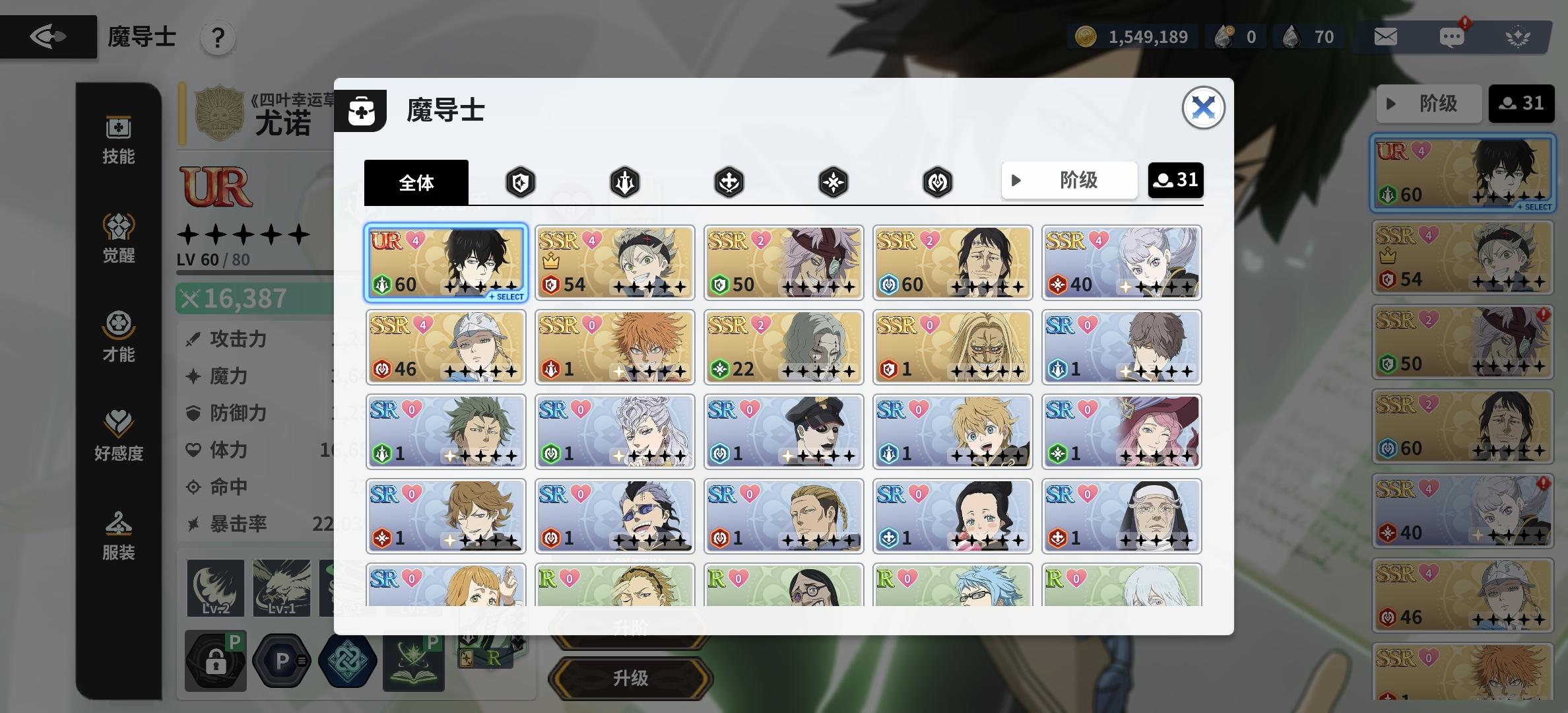This screenshot has width=1568, height=713.
Task: Open the 技能 panel in the left sidebar
Action: (119, 139)
